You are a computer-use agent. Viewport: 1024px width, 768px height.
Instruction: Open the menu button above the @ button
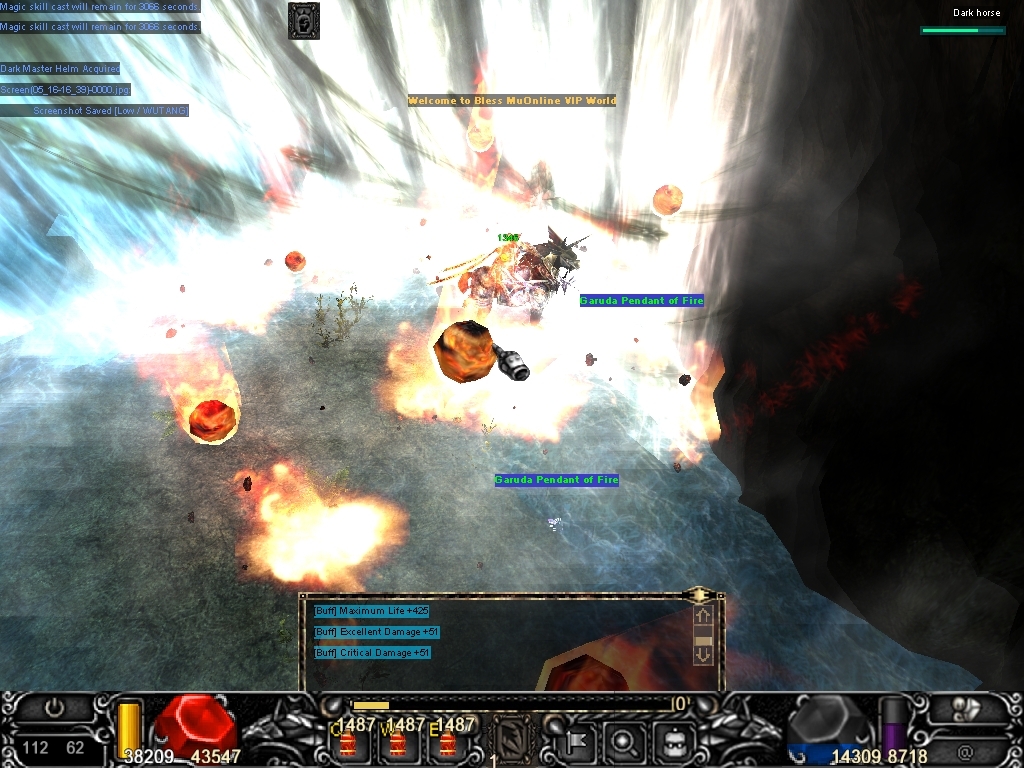pyautogui.click(x=965, y=708)
